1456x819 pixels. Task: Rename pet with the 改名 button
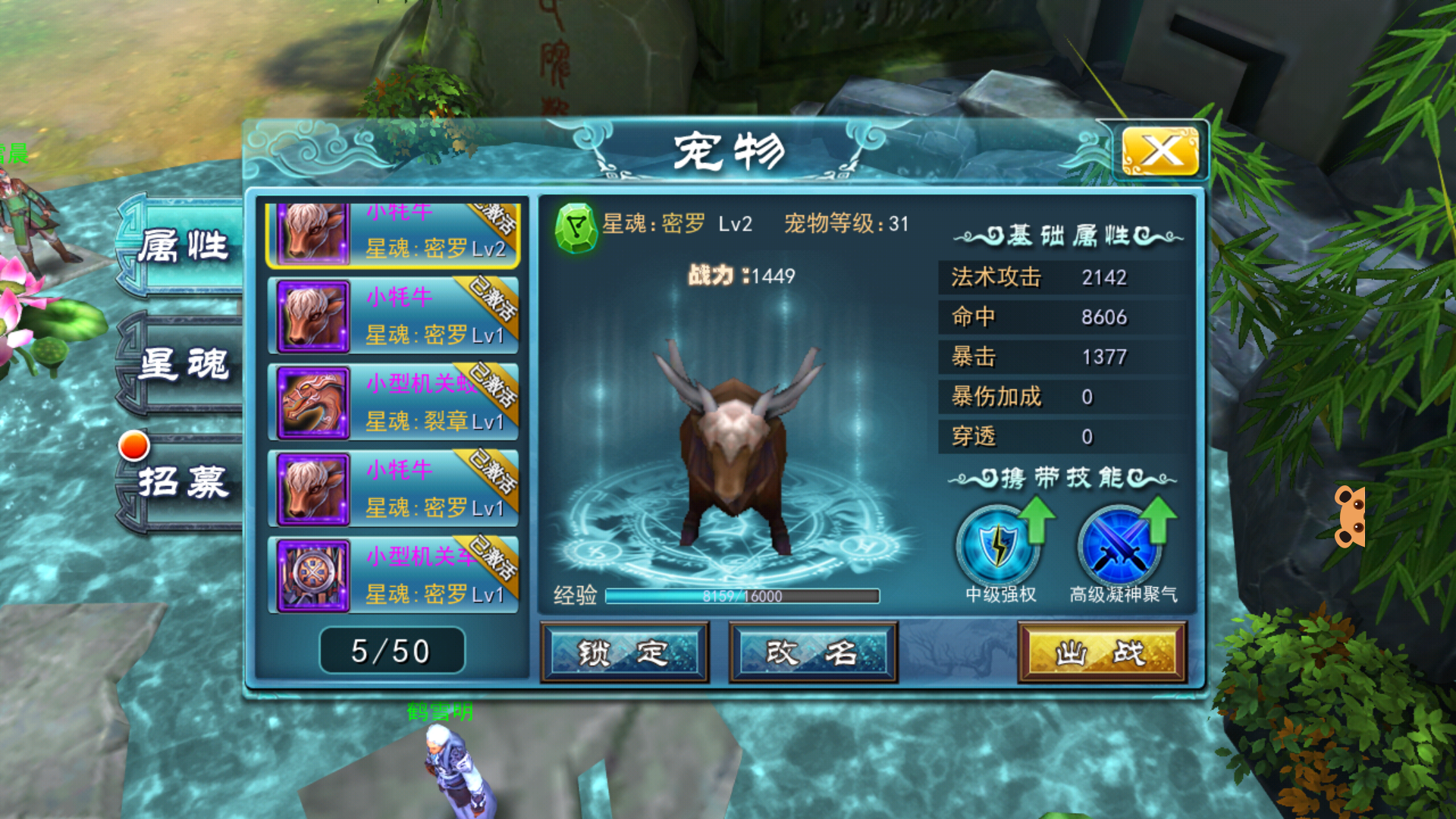click(813, 652)
